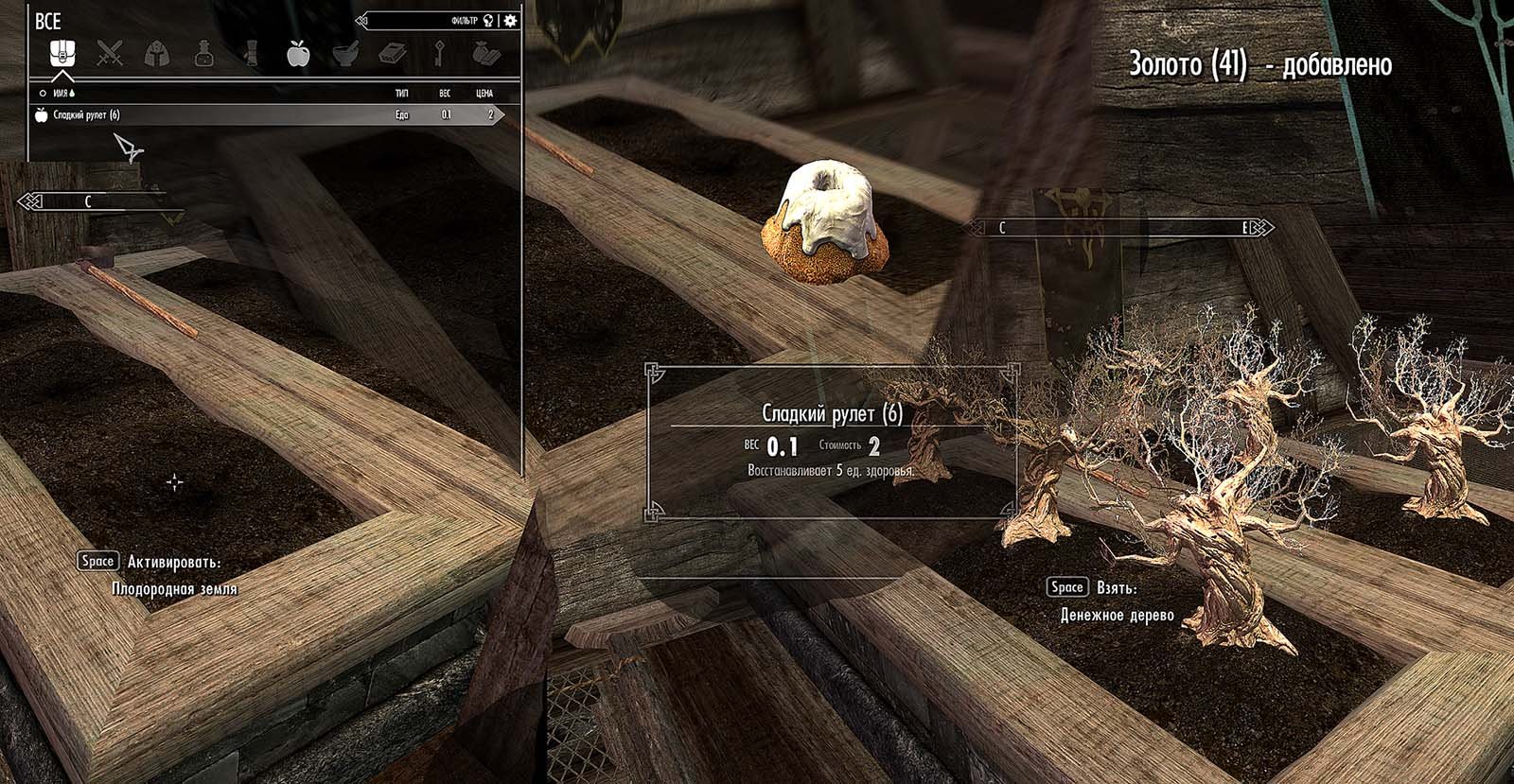1514x784 pixels.
Task: Select the all-items backpack category
Action: pos(62,54)
